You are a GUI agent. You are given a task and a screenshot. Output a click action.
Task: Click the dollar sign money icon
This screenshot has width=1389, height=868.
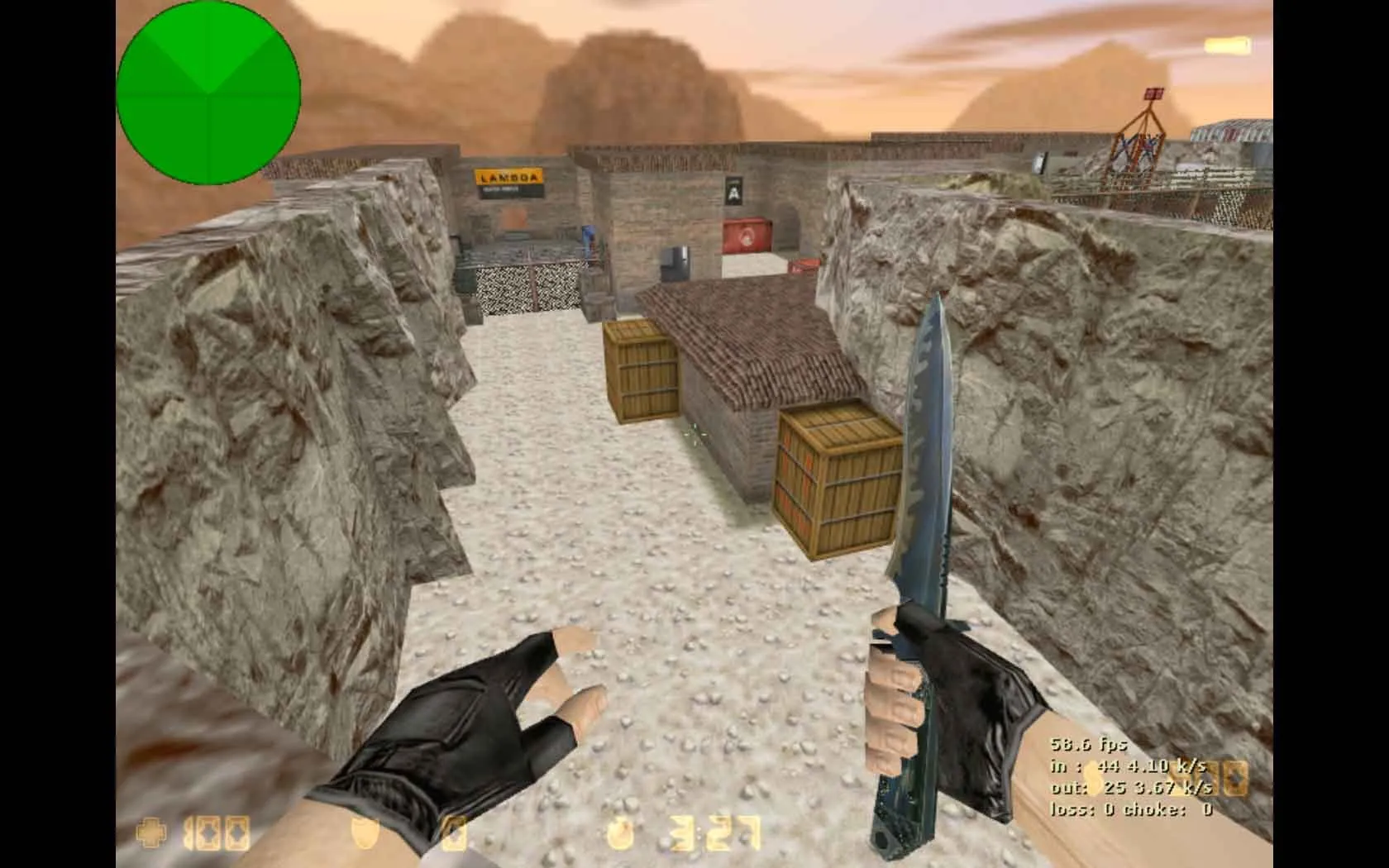(x=1093, y=777)
